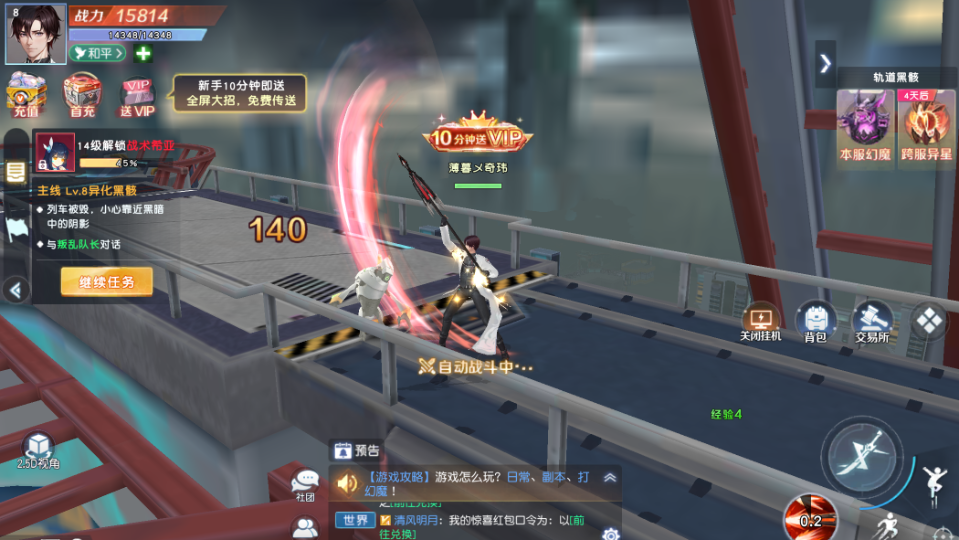
Task: Open the 送VIP gift icon
Action: pyautogui.click(x=138, y=96)
